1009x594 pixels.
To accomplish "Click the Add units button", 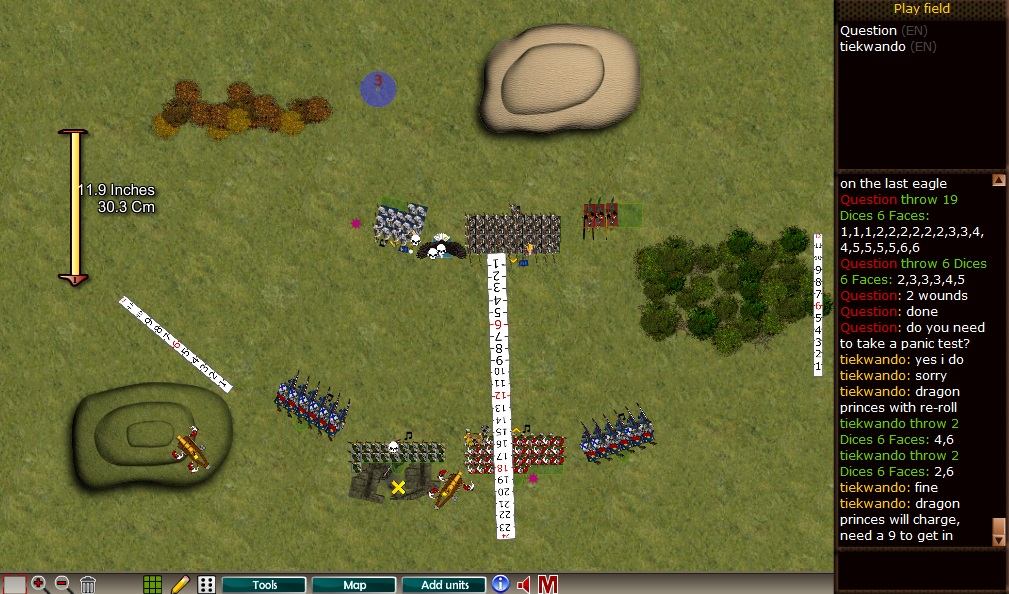I will click(444, 585).
